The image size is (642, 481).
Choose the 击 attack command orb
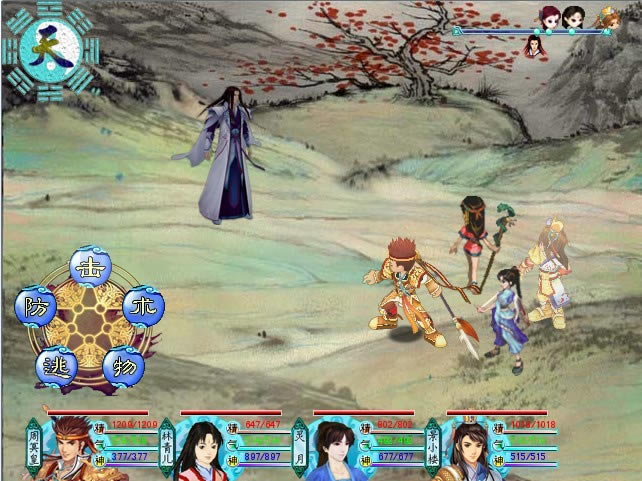tap(90, 267)
